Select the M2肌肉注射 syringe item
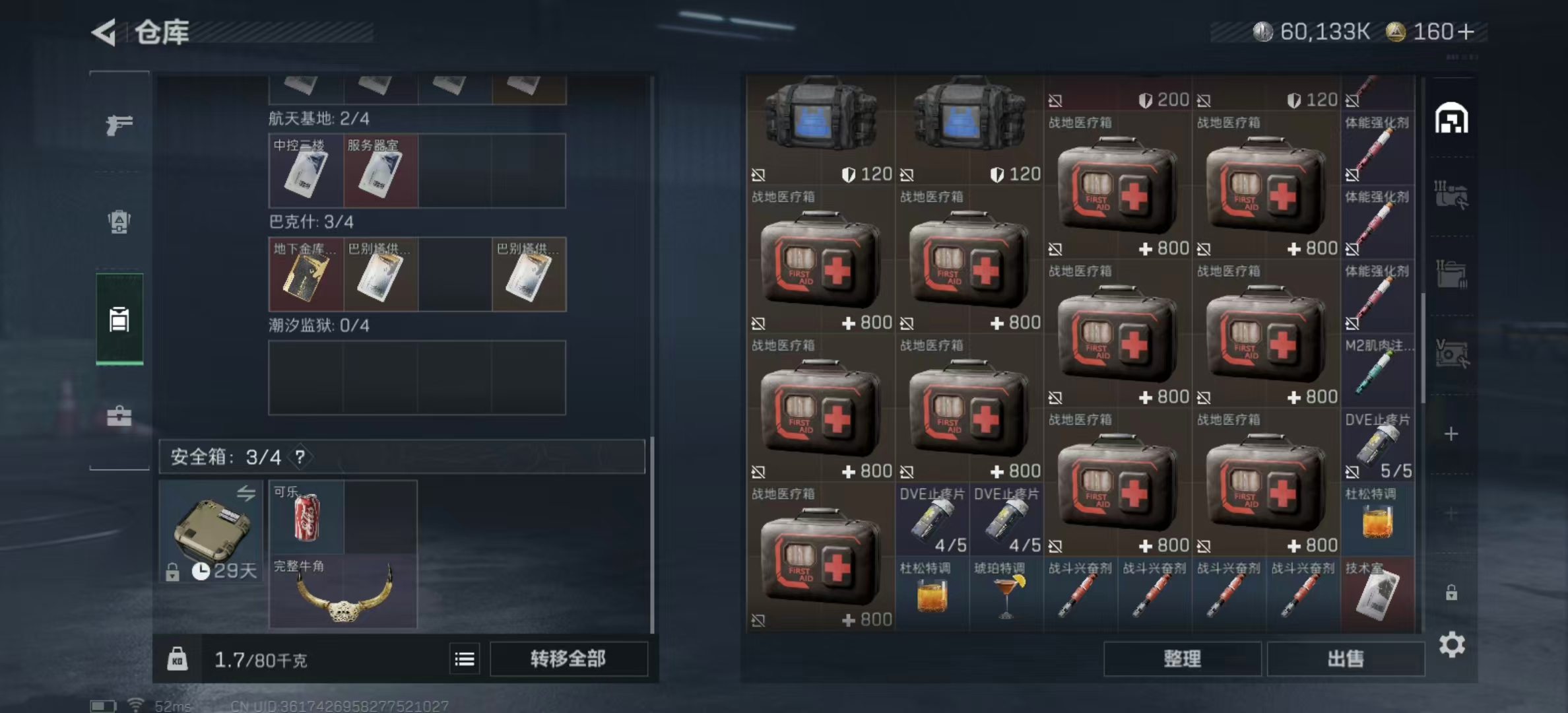 pos(1377,370)
